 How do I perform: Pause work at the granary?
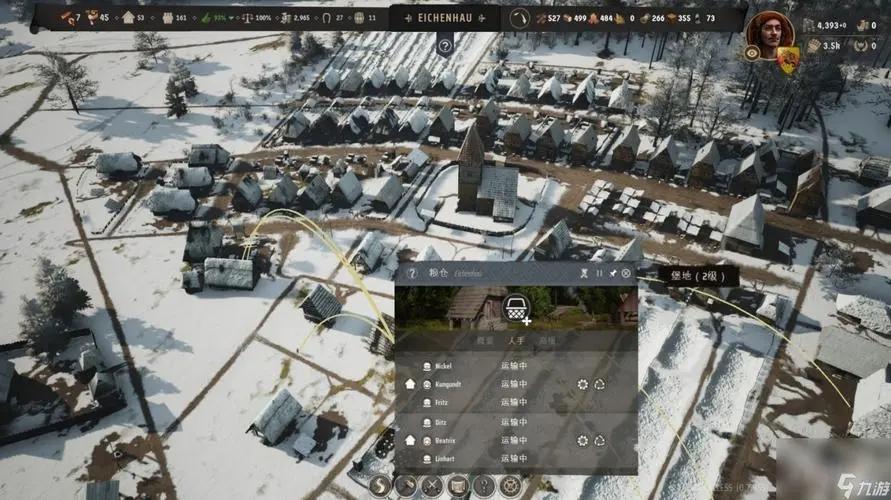pos(600,273)
